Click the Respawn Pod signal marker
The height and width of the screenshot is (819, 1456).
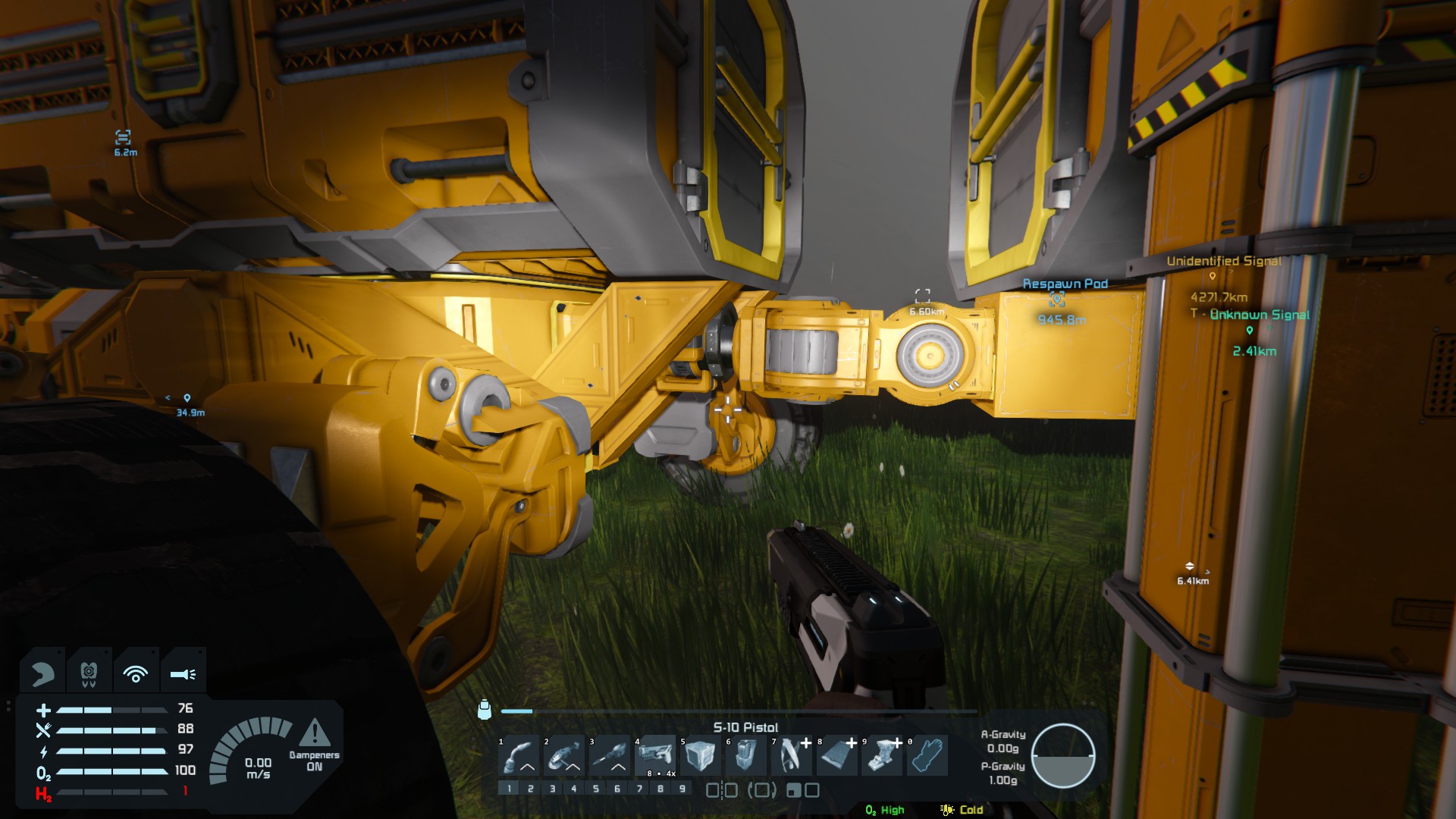[1056, 300]
